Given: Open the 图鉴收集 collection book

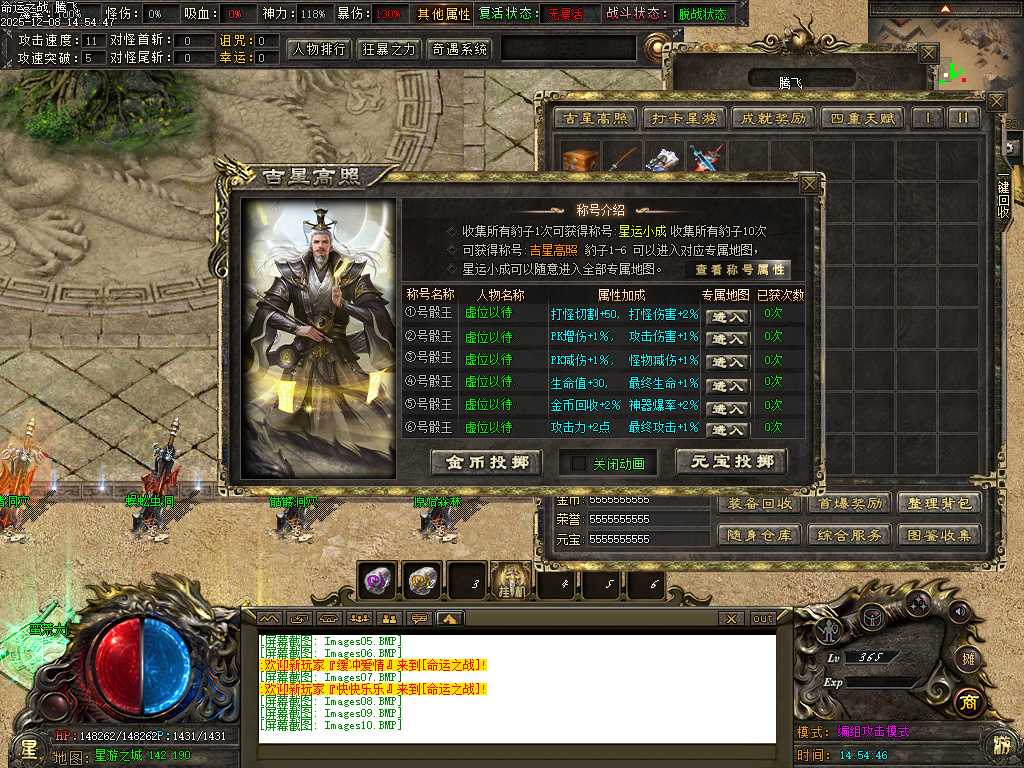Looking at the screenshot, I should pyautogui.click(x=938, y=535).
